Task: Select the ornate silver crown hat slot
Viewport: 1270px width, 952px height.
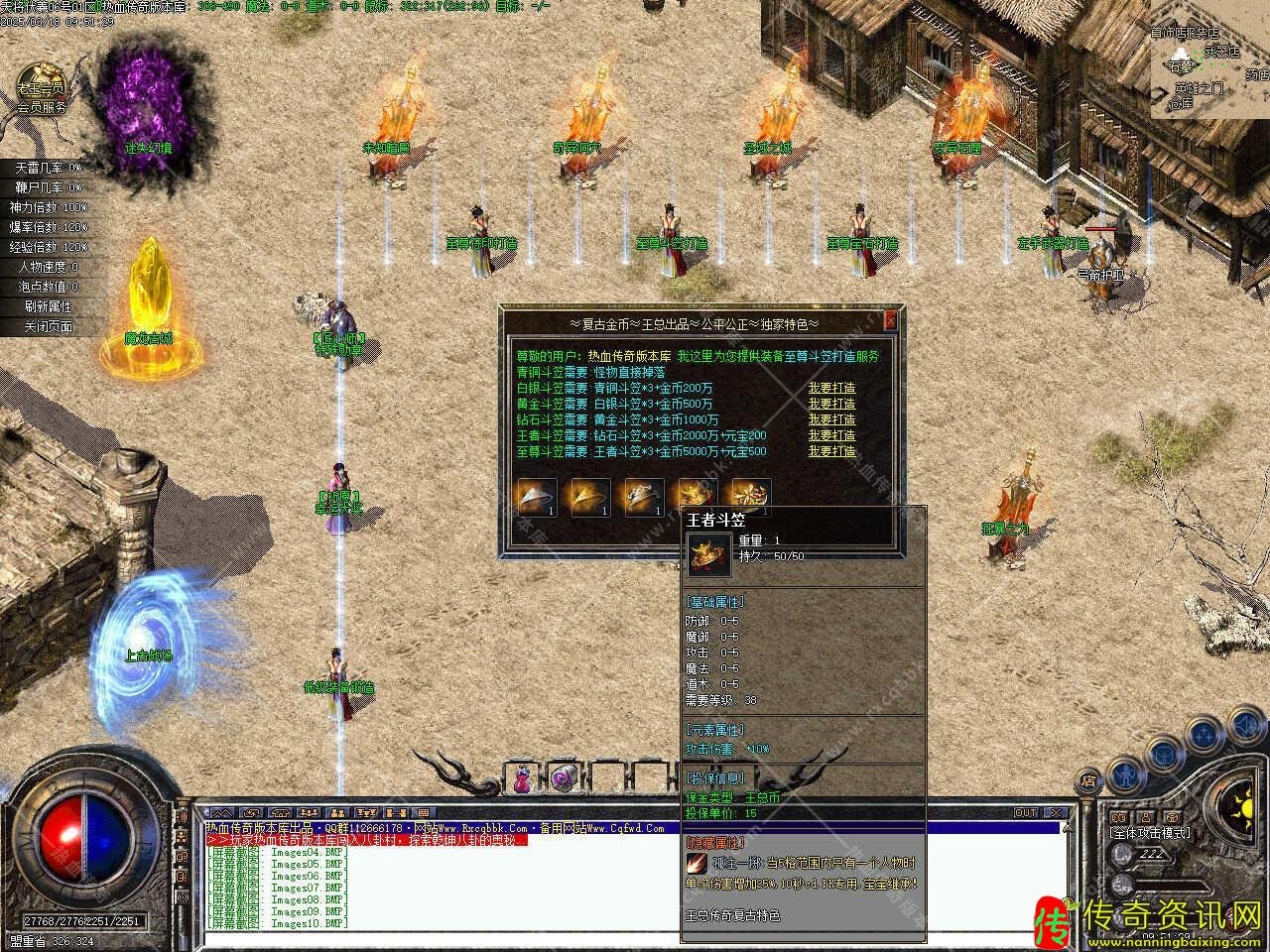Action: click(x=643, y=496)
